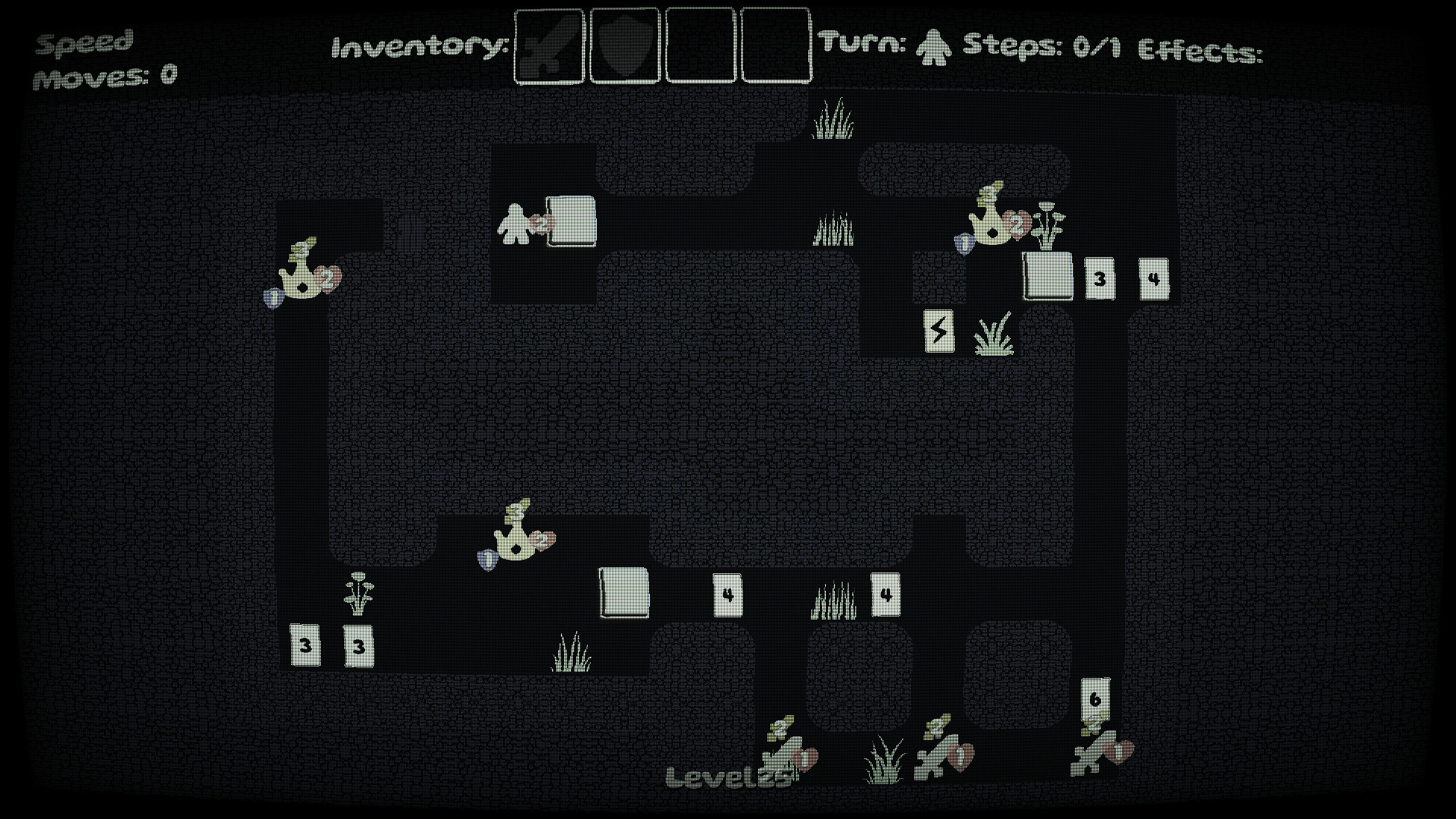The image size is (1456, 819).
Task: Select the bottom-center enemy holding a heart
Action: click(x=789, y=758)
